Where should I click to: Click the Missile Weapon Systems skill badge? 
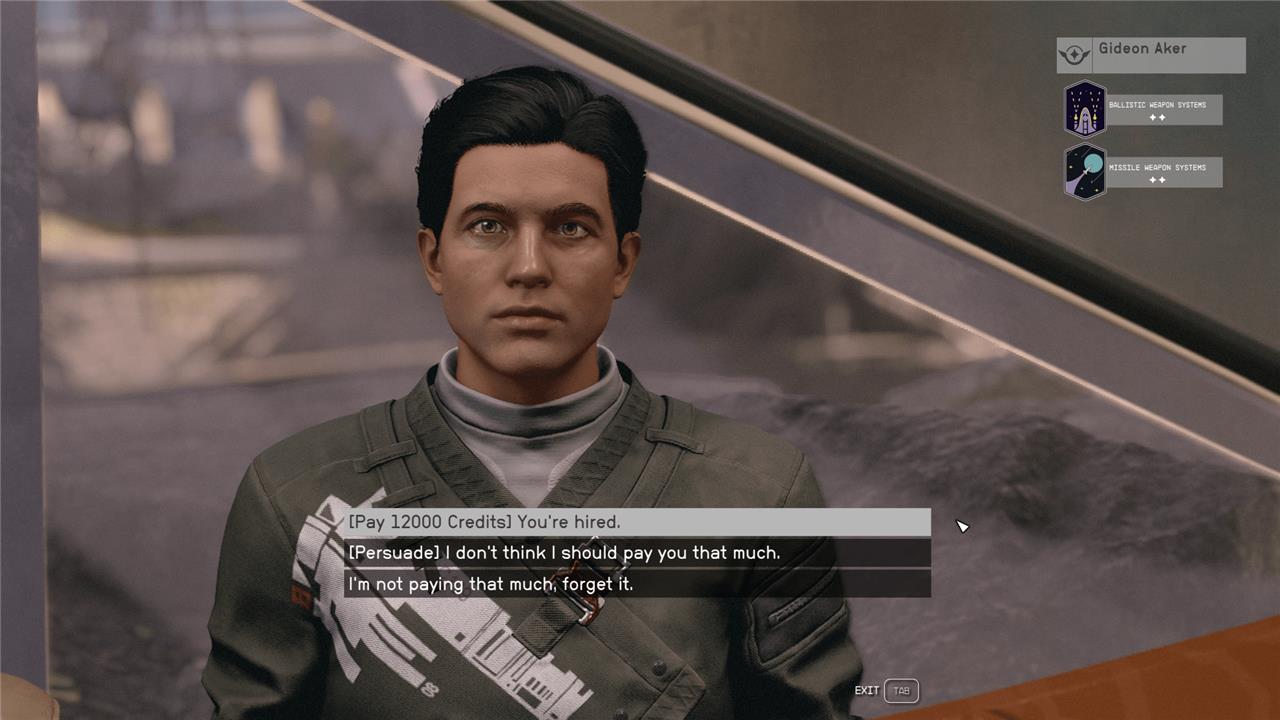click(1085, 172)
